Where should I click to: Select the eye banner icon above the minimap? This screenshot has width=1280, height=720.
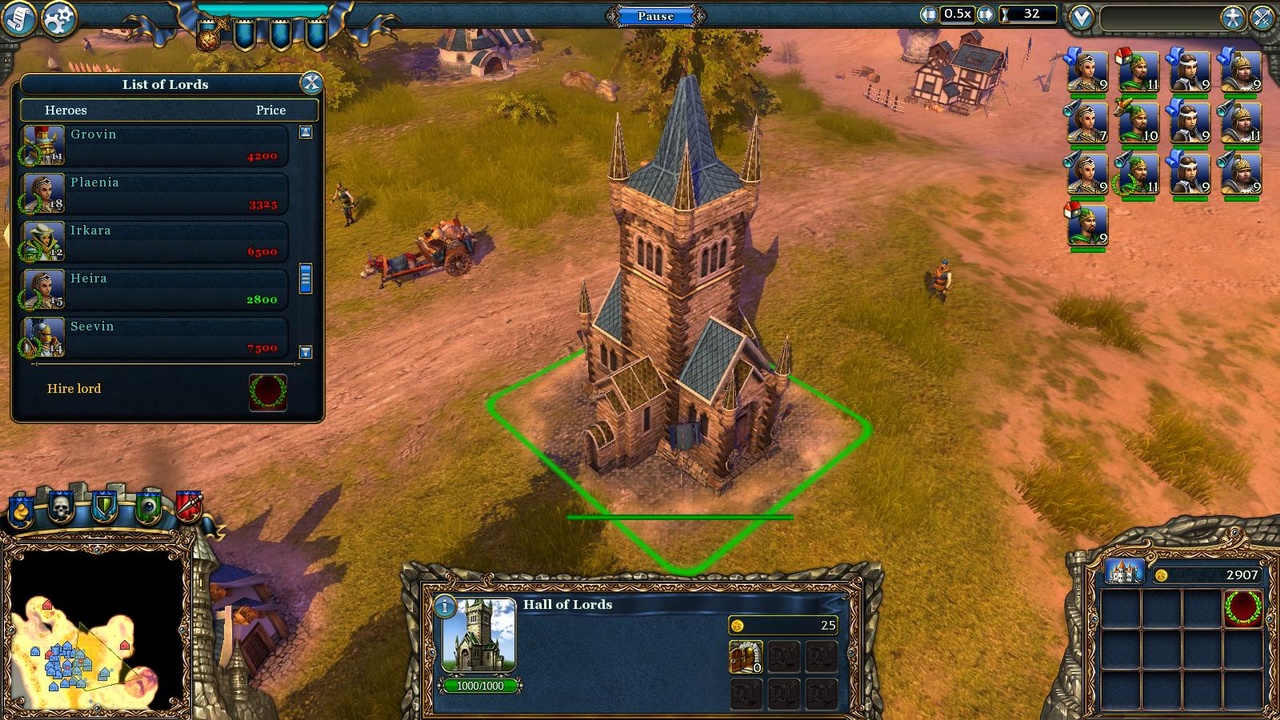149,507
